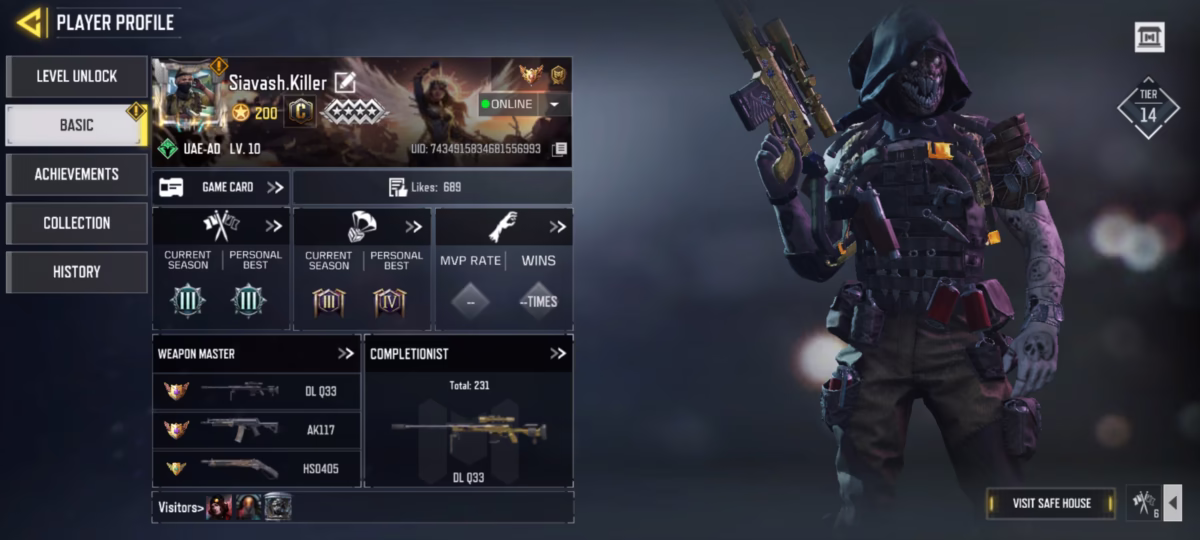
Task: Open the Tier 14 badge
Action: tap(1148, 109)
